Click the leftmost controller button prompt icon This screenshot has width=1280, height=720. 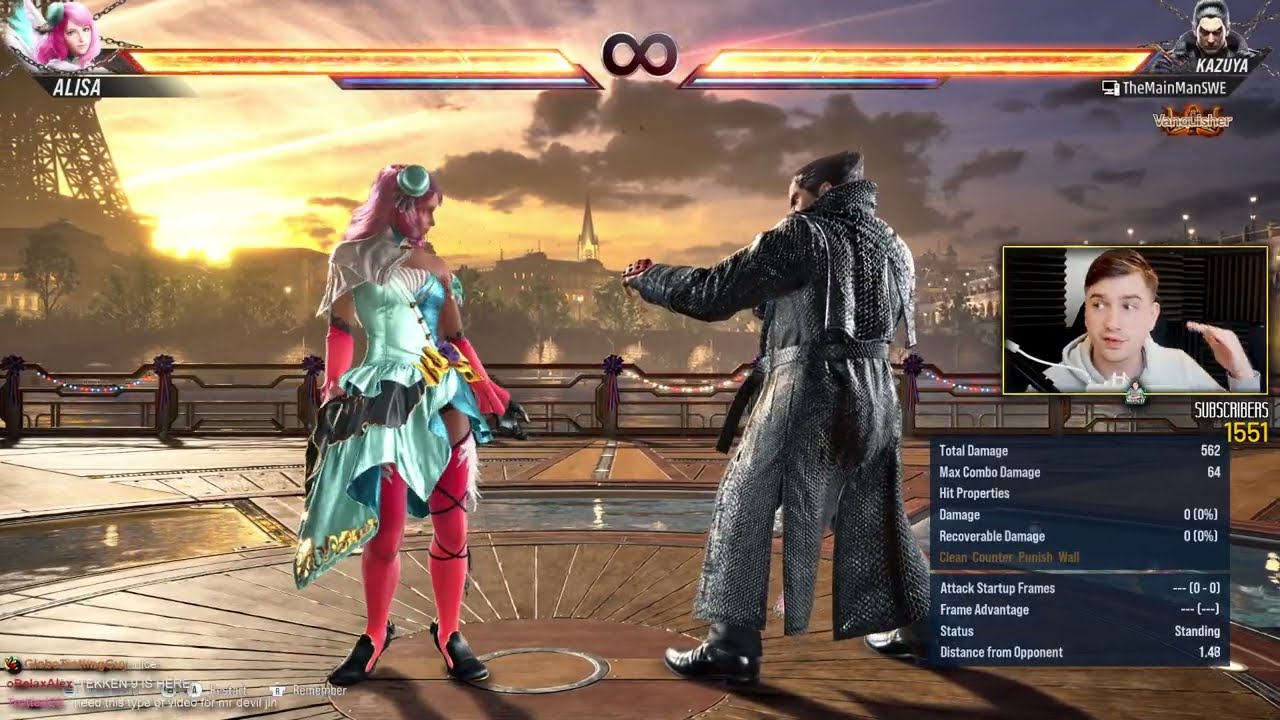67,690
